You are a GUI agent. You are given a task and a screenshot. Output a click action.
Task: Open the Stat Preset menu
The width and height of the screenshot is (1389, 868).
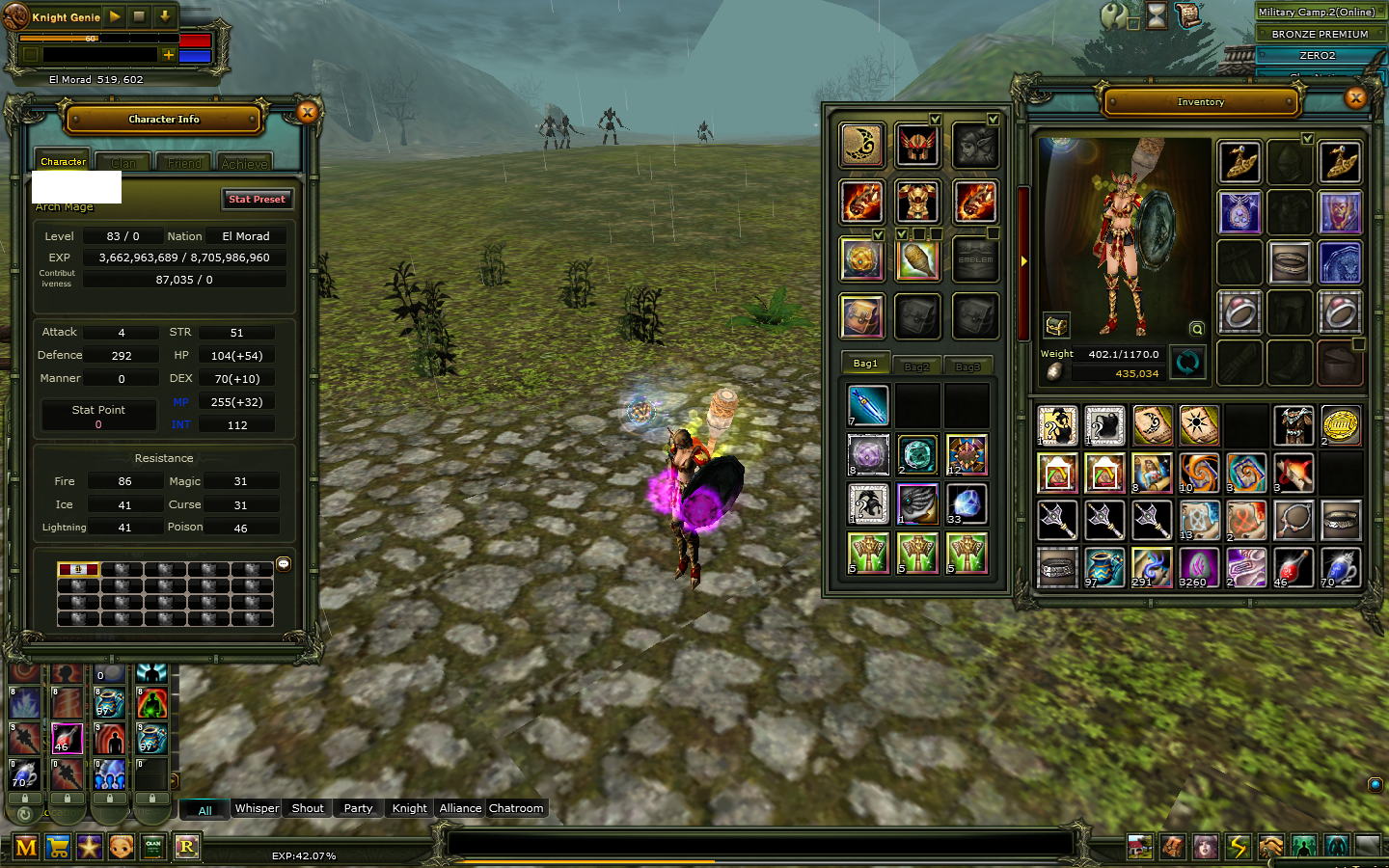point(257,199)
